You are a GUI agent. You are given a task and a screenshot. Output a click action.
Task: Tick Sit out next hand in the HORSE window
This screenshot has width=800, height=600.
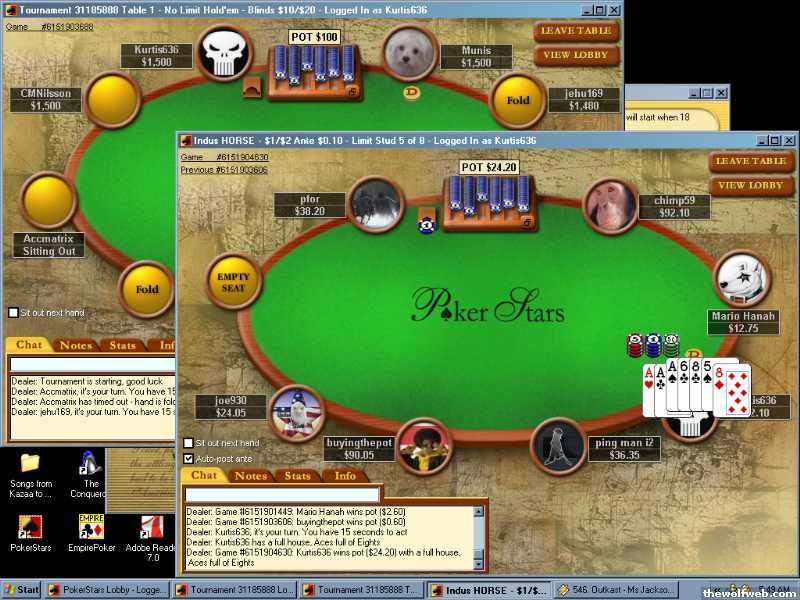coord(188,443)
